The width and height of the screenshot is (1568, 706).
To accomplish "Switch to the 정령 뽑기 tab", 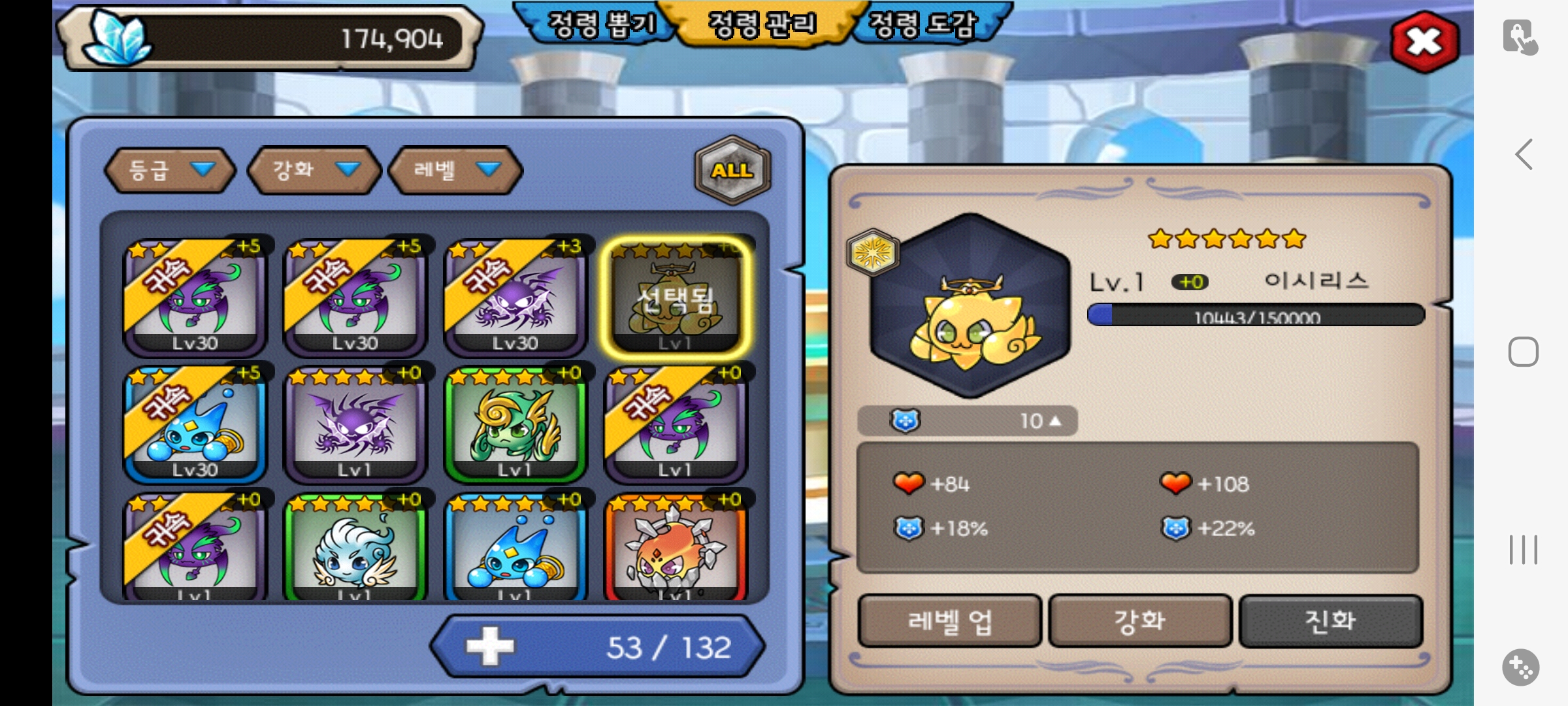I will [600, 25].
